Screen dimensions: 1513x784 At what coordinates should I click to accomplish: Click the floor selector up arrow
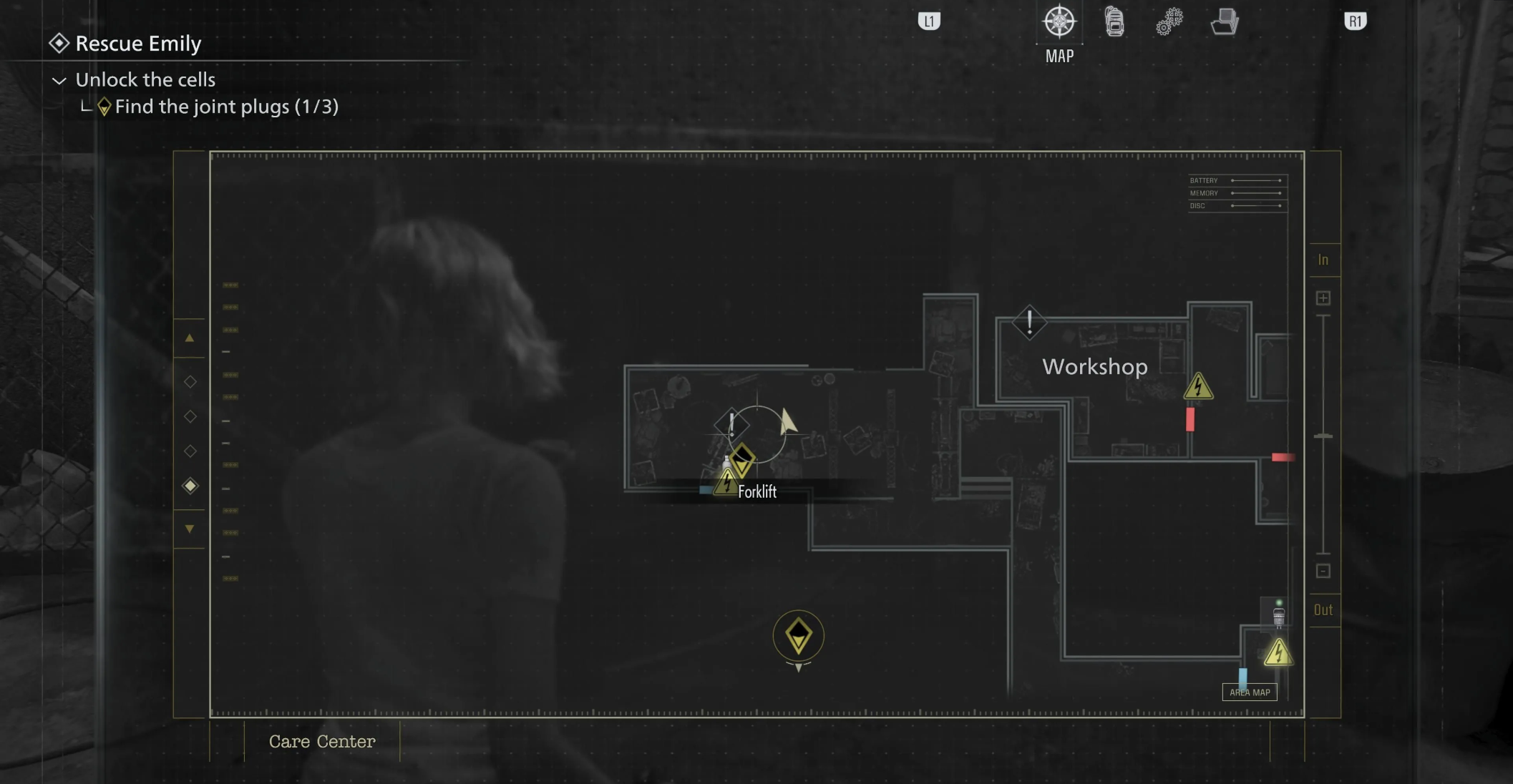click(x=190, y=338)
